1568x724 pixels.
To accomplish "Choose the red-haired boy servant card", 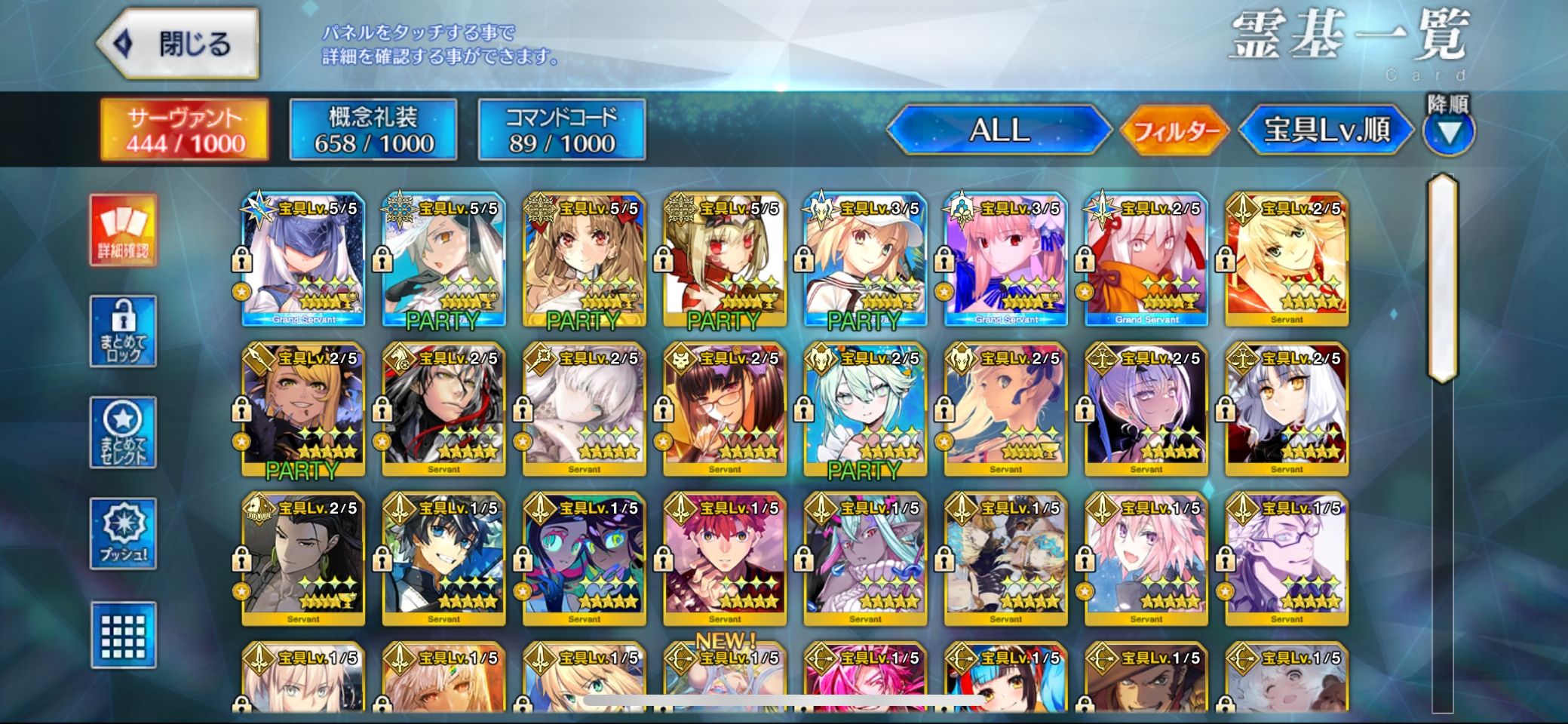I will click(725, 560).
